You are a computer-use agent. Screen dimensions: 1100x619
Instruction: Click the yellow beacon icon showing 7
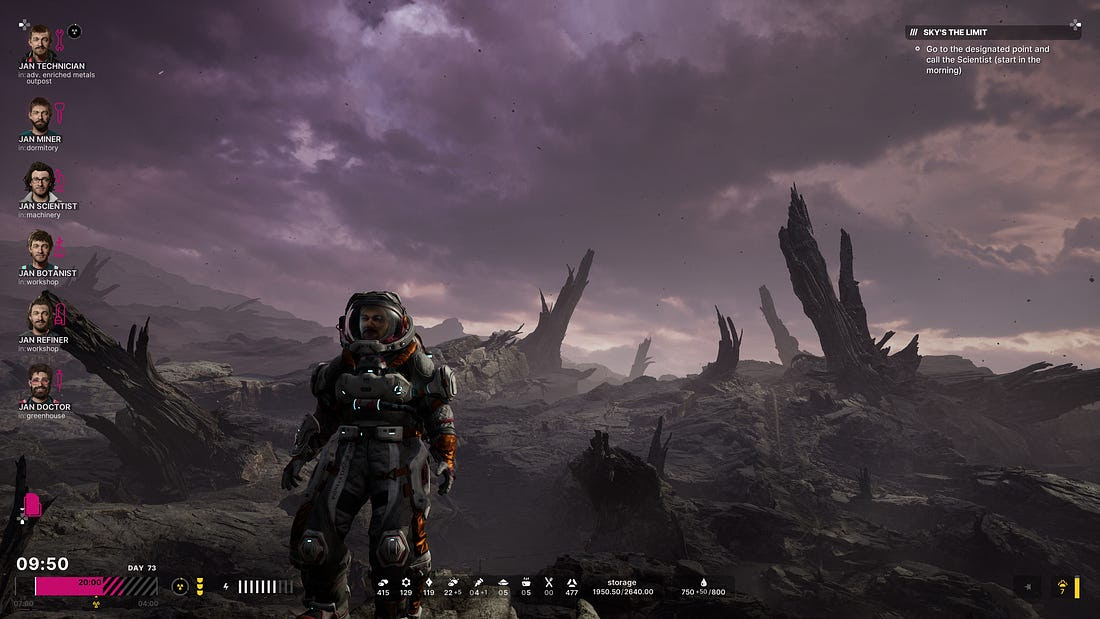(1062, 585)
